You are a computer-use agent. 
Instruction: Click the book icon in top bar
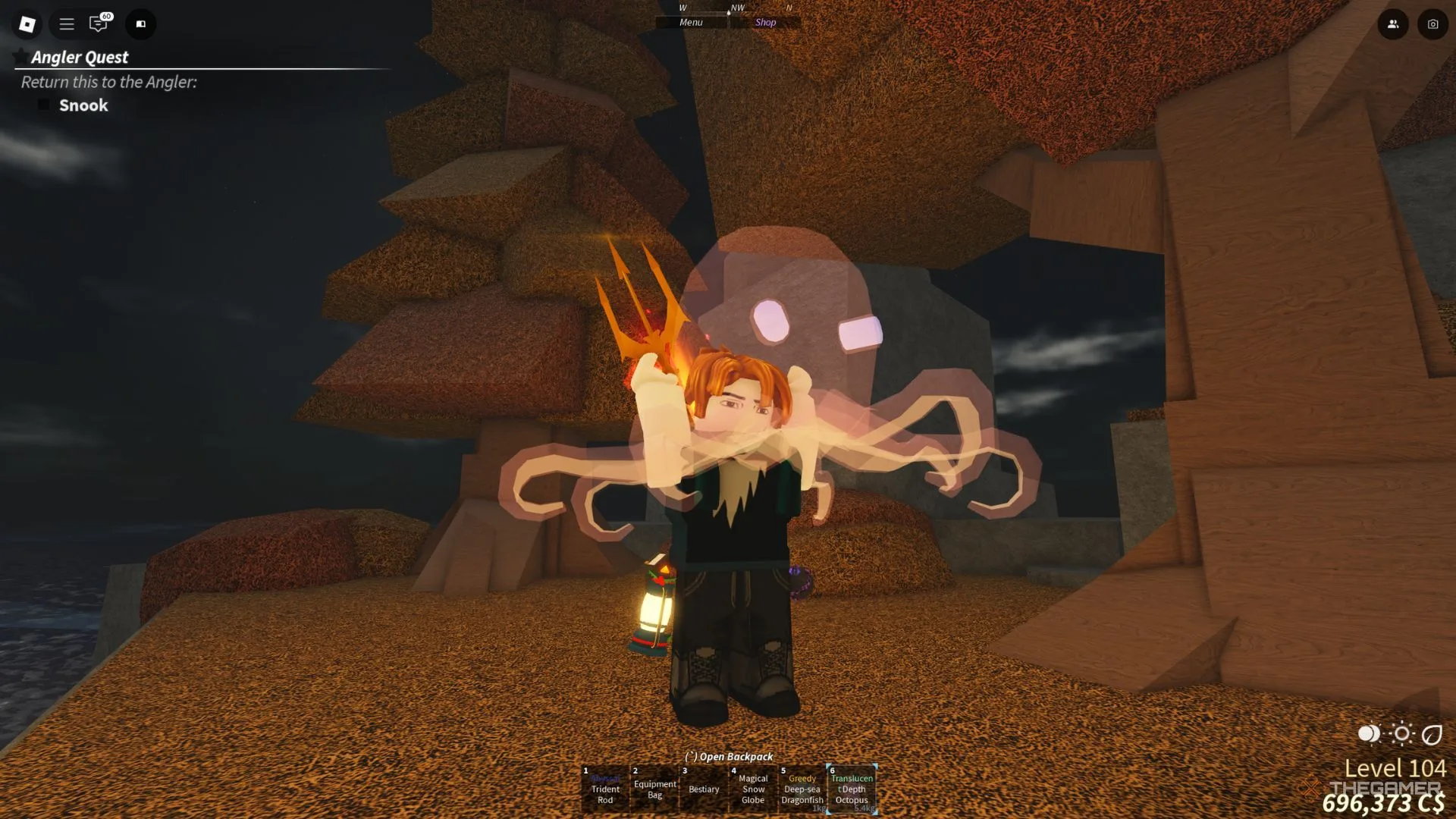point(140,24)
